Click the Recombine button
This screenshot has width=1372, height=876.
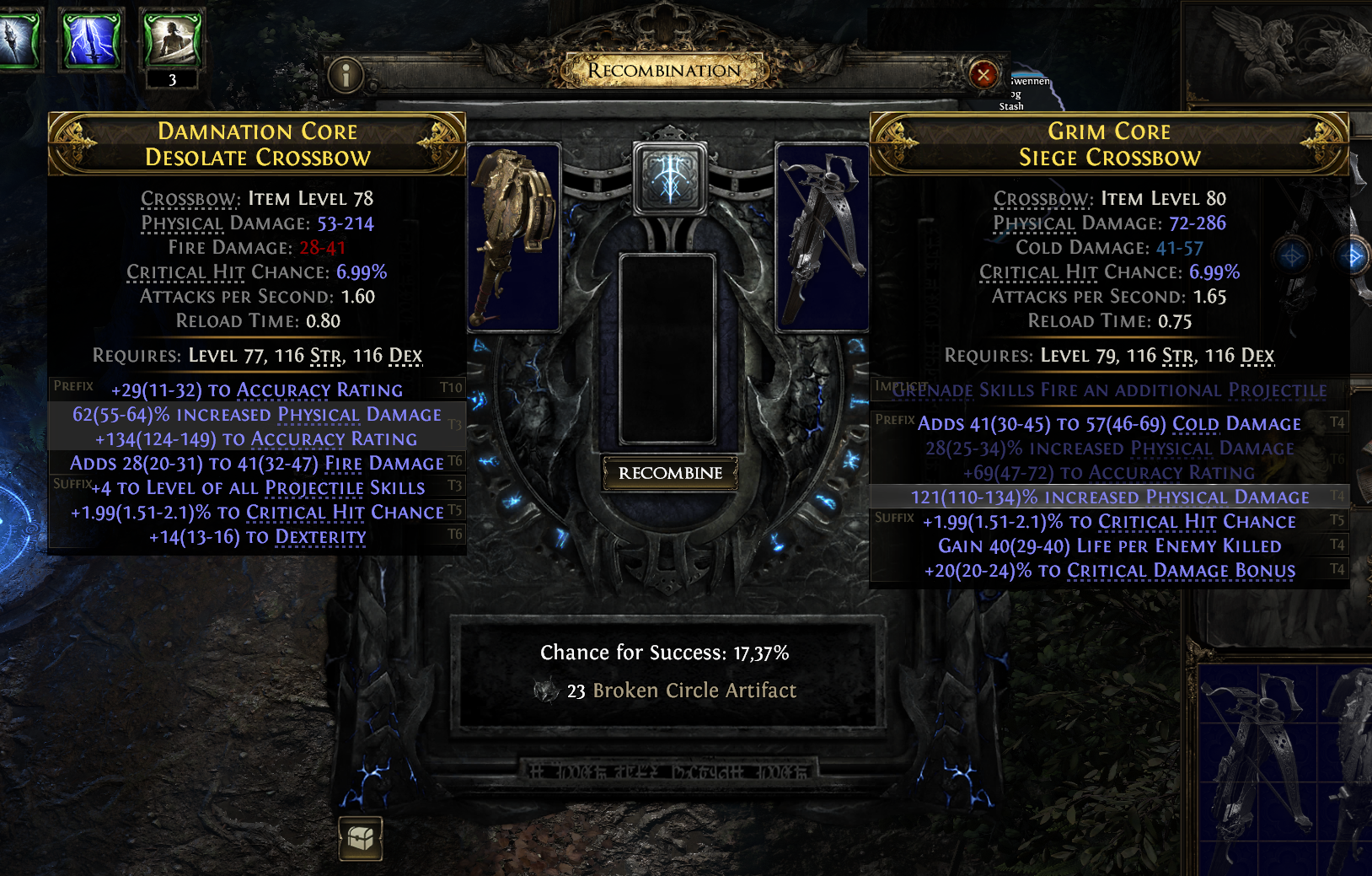[x=670, y=473]
